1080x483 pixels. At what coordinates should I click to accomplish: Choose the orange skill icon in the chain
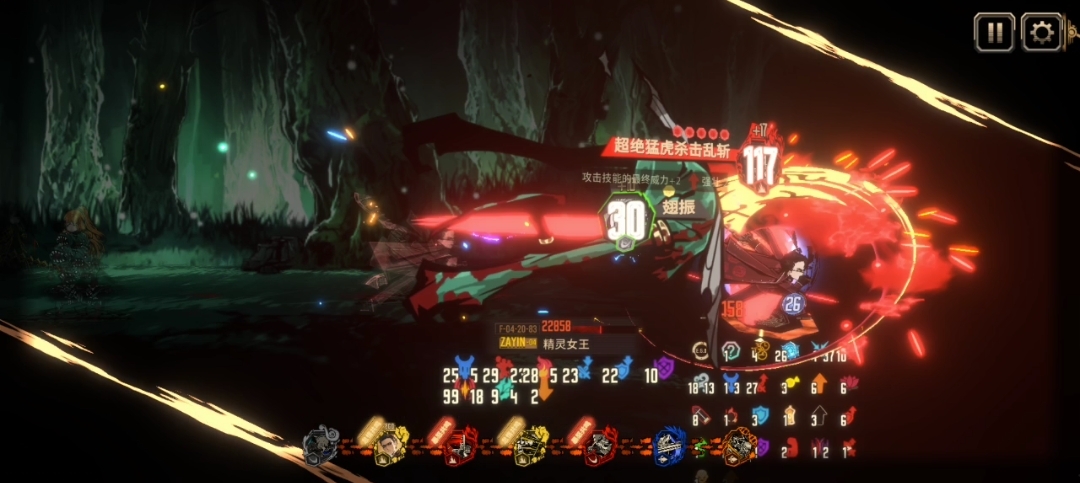740,446
